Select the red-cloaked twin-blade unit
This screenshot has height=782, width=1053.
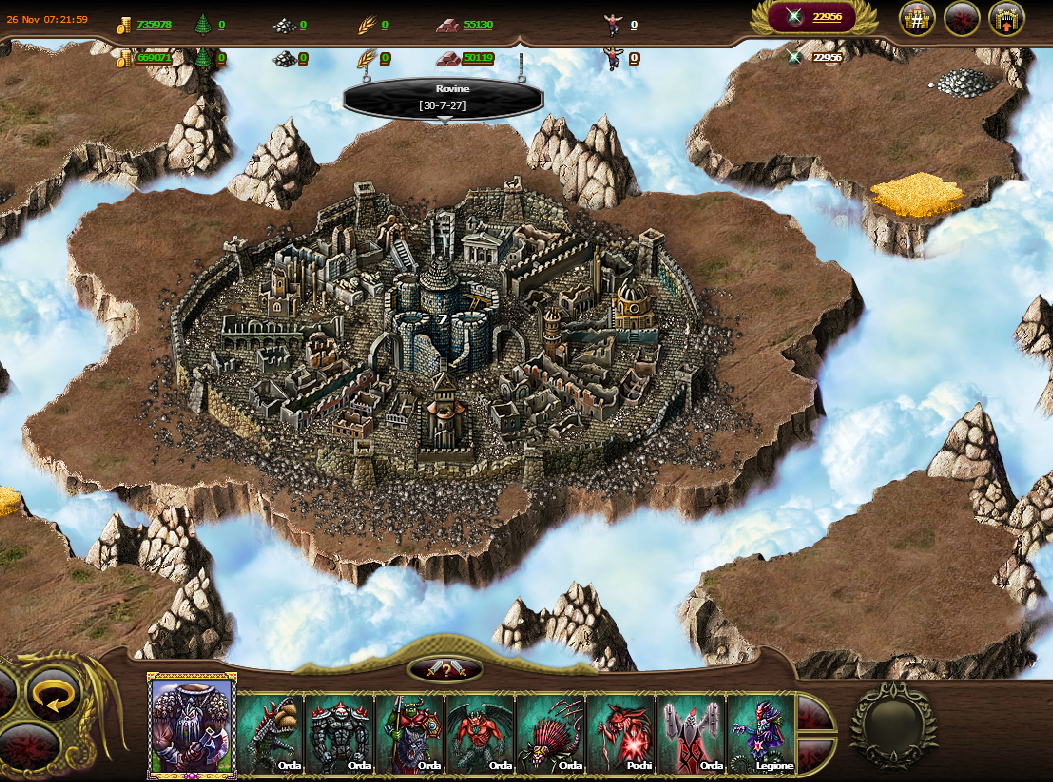pyautogui.click(x=691, y=734)
